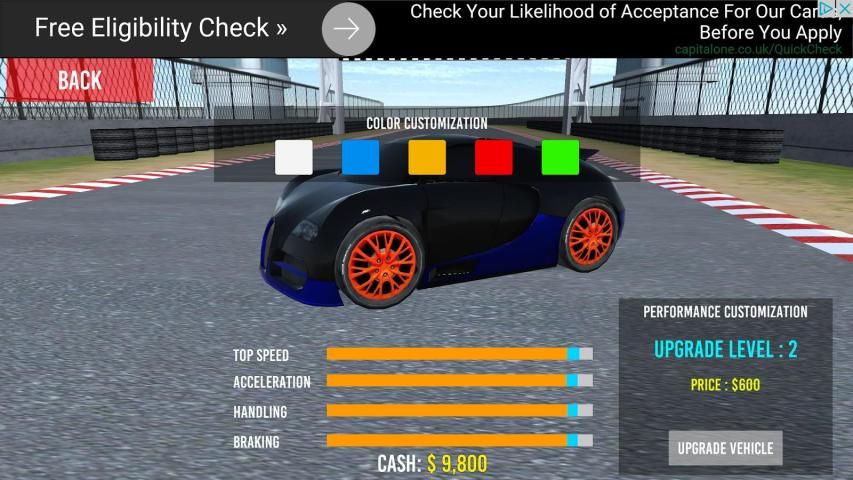853x480 pixels.
Task: Close the advertisement banner
Action: click(x=844, y=9)
